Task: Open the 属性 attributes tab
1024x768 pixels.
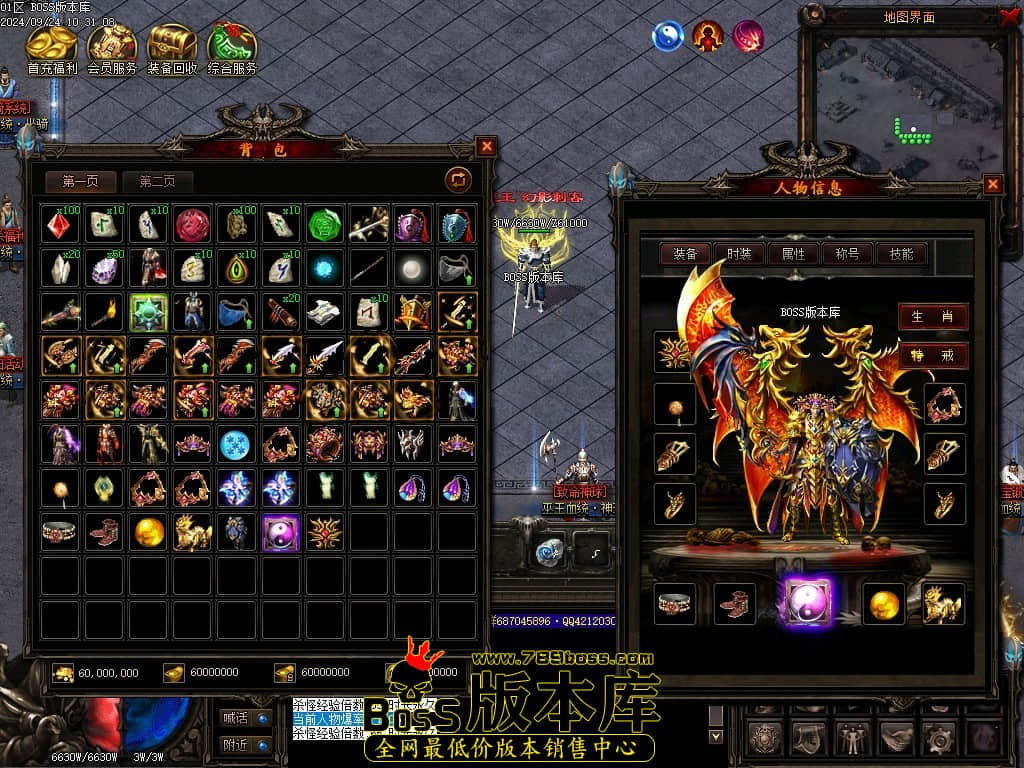Action: [793, 254]
